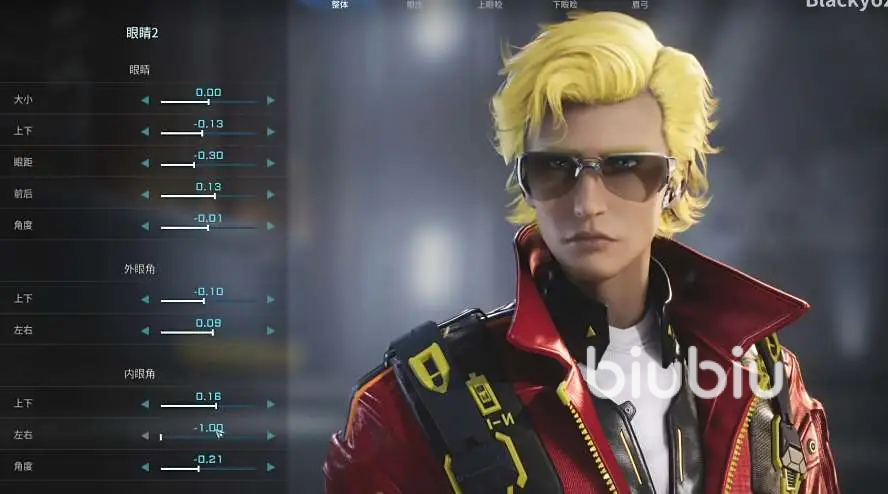Lower 眼距 using the left arrow
Viewport: 888px width, 494px height.
click(x=145, y=163)
